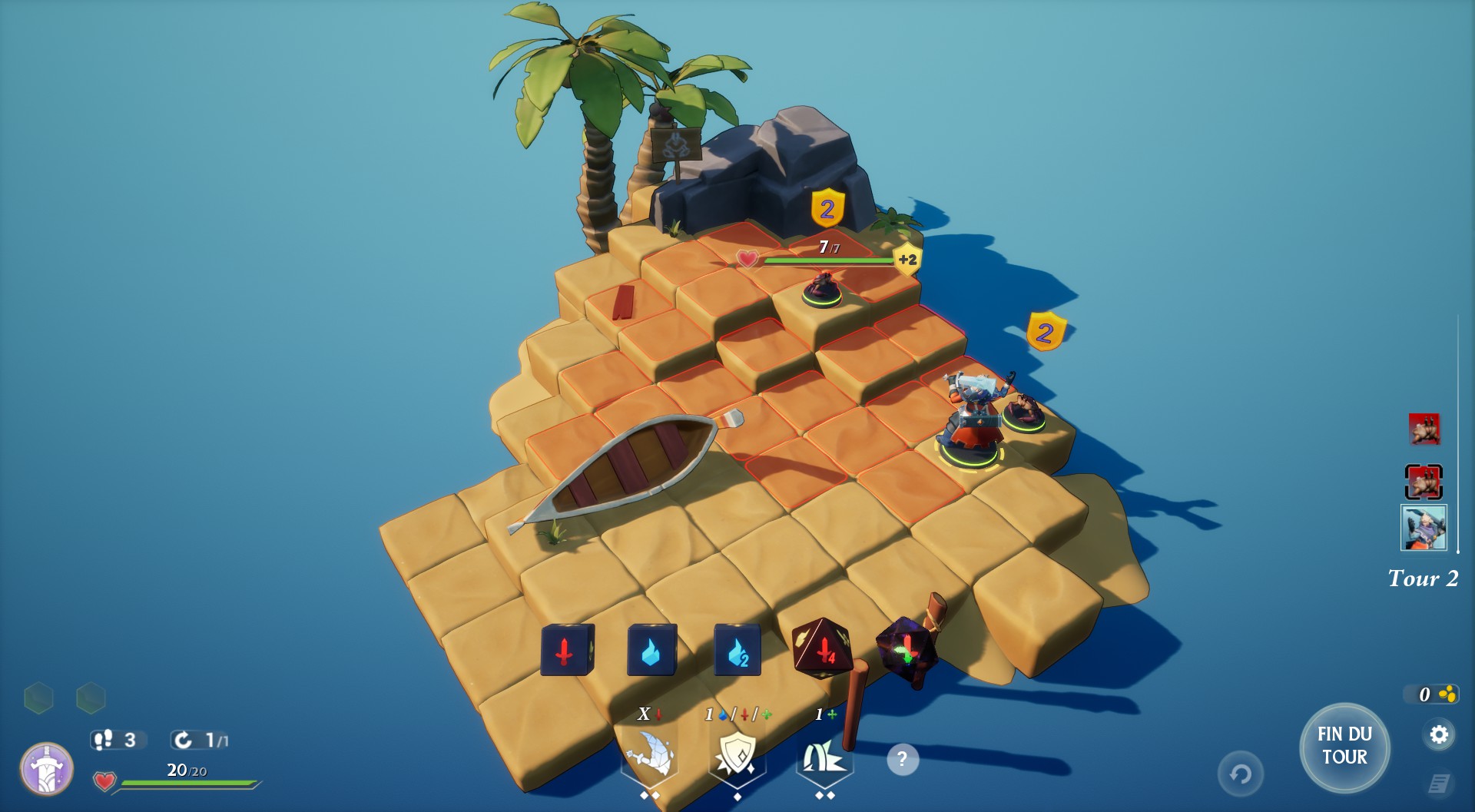The height and width of the screenshot is (812, 1475).
Task: Select the red sword 4 die
Action: point(821,649)
